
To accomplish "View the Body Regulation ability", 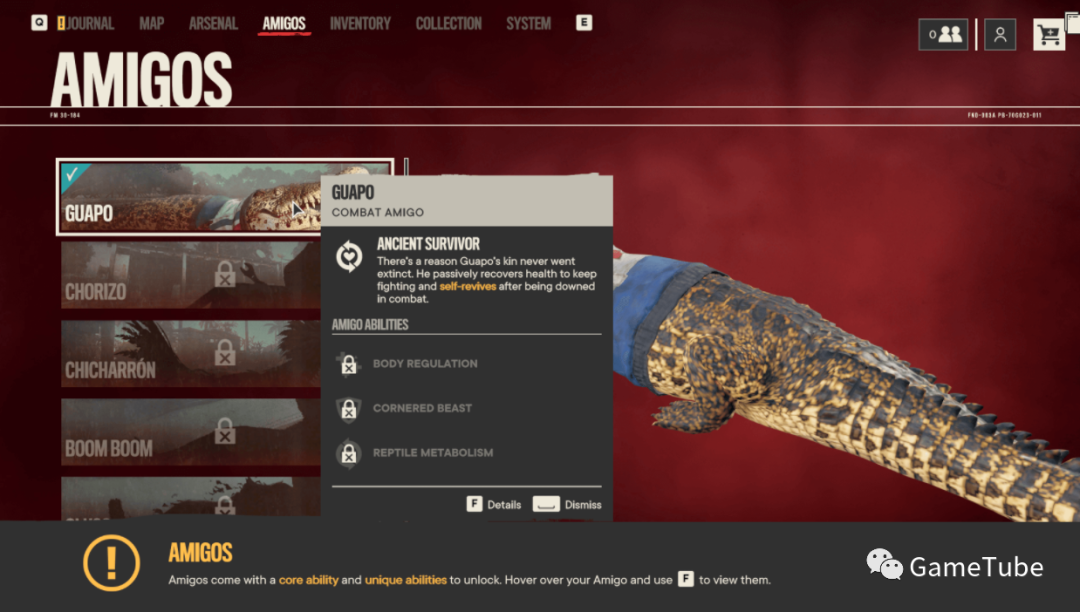I will tap(425, 364).
